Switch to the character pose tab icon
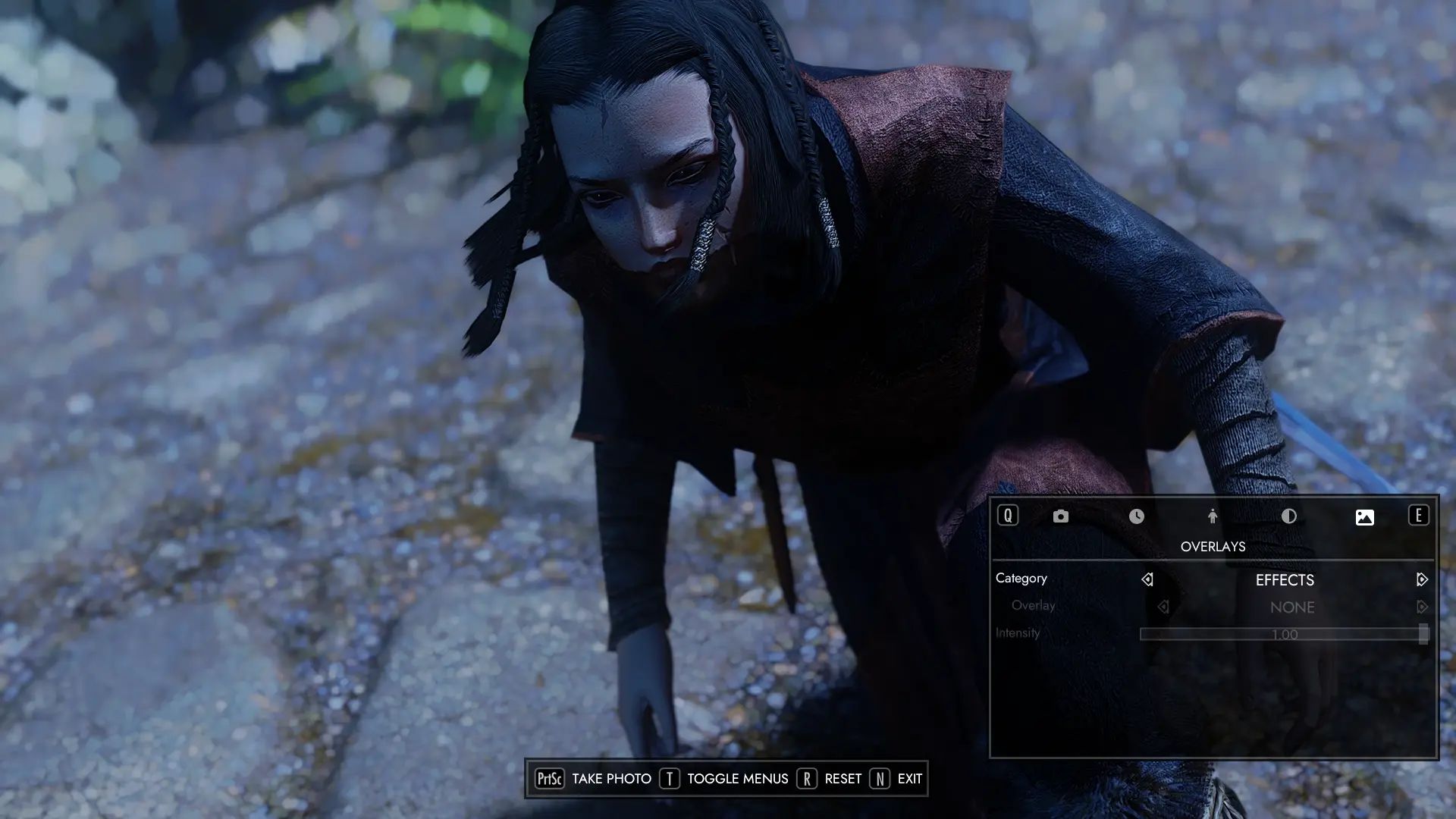Image resolution: width=1456 pixels, height=819 pixels. (x=1212, y=516)
